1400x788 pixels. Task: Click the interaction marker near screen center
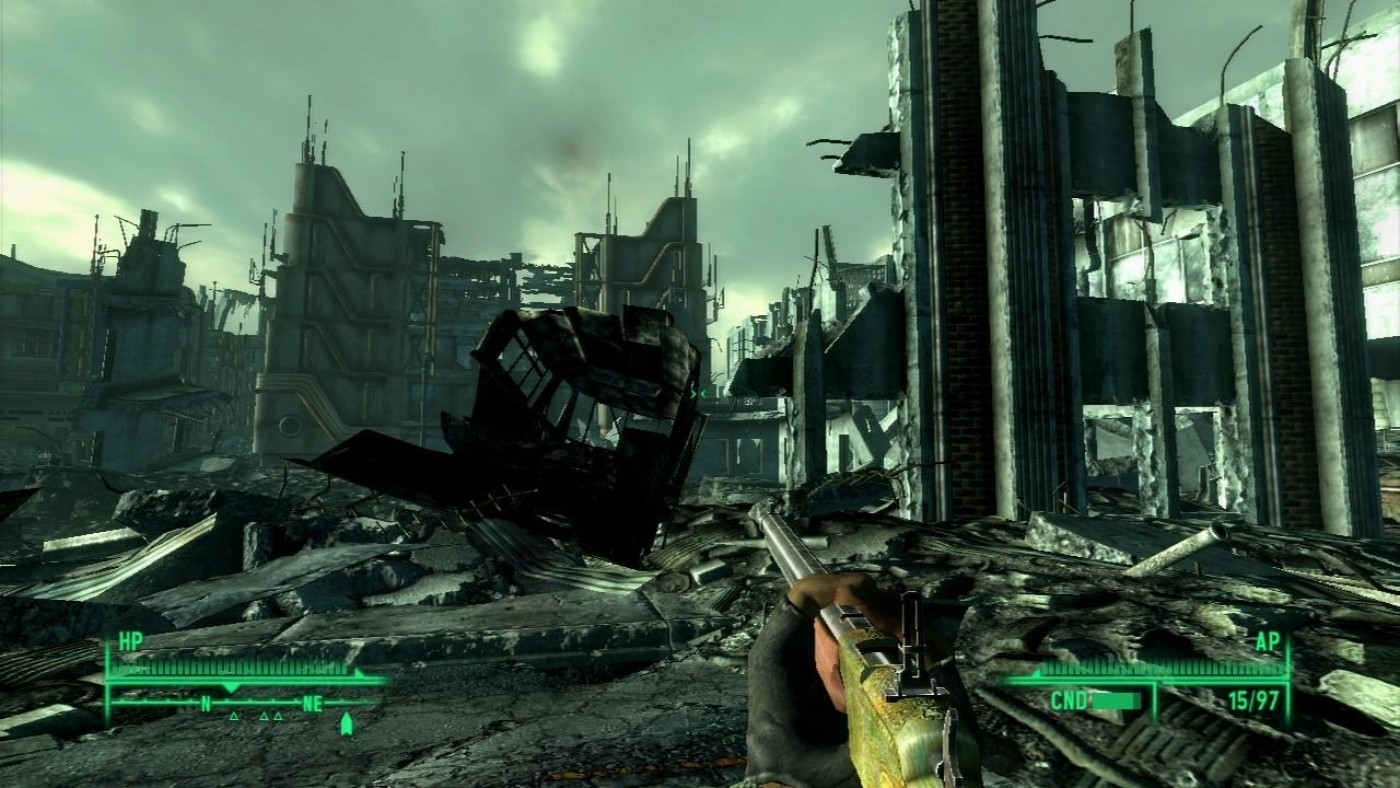click(698, 393)
